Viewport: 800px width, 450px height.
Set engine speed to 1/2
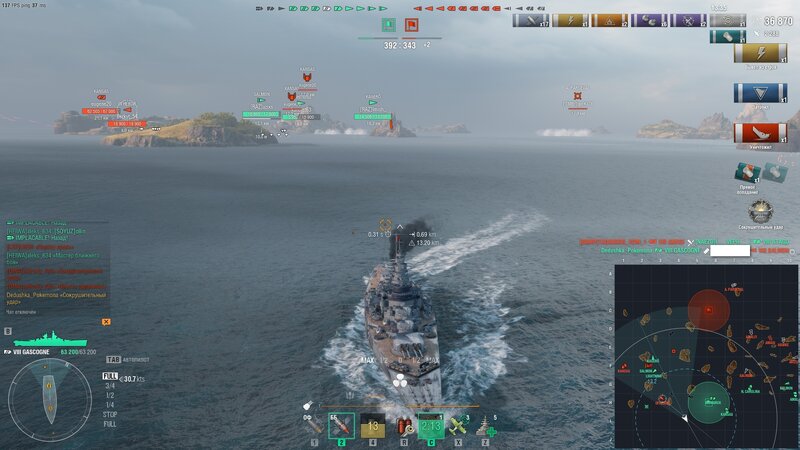pyautogui.click(x=110, y=394)
